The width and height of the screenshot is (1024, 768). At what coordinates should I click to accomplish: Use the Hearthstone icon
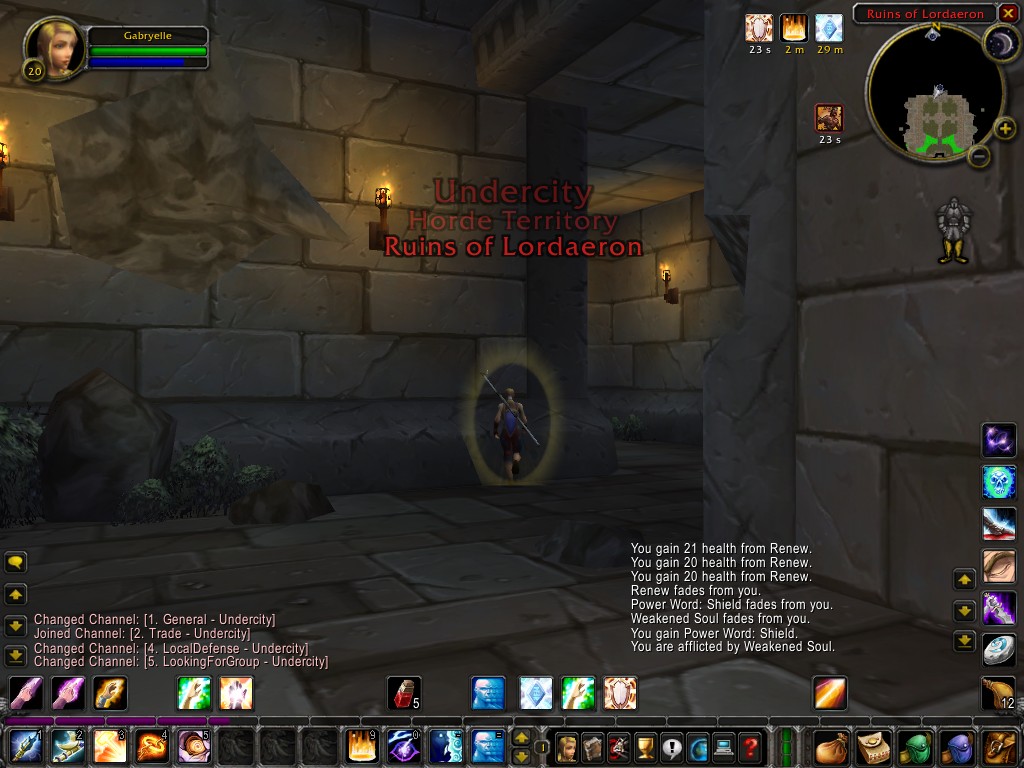point(999,649)
